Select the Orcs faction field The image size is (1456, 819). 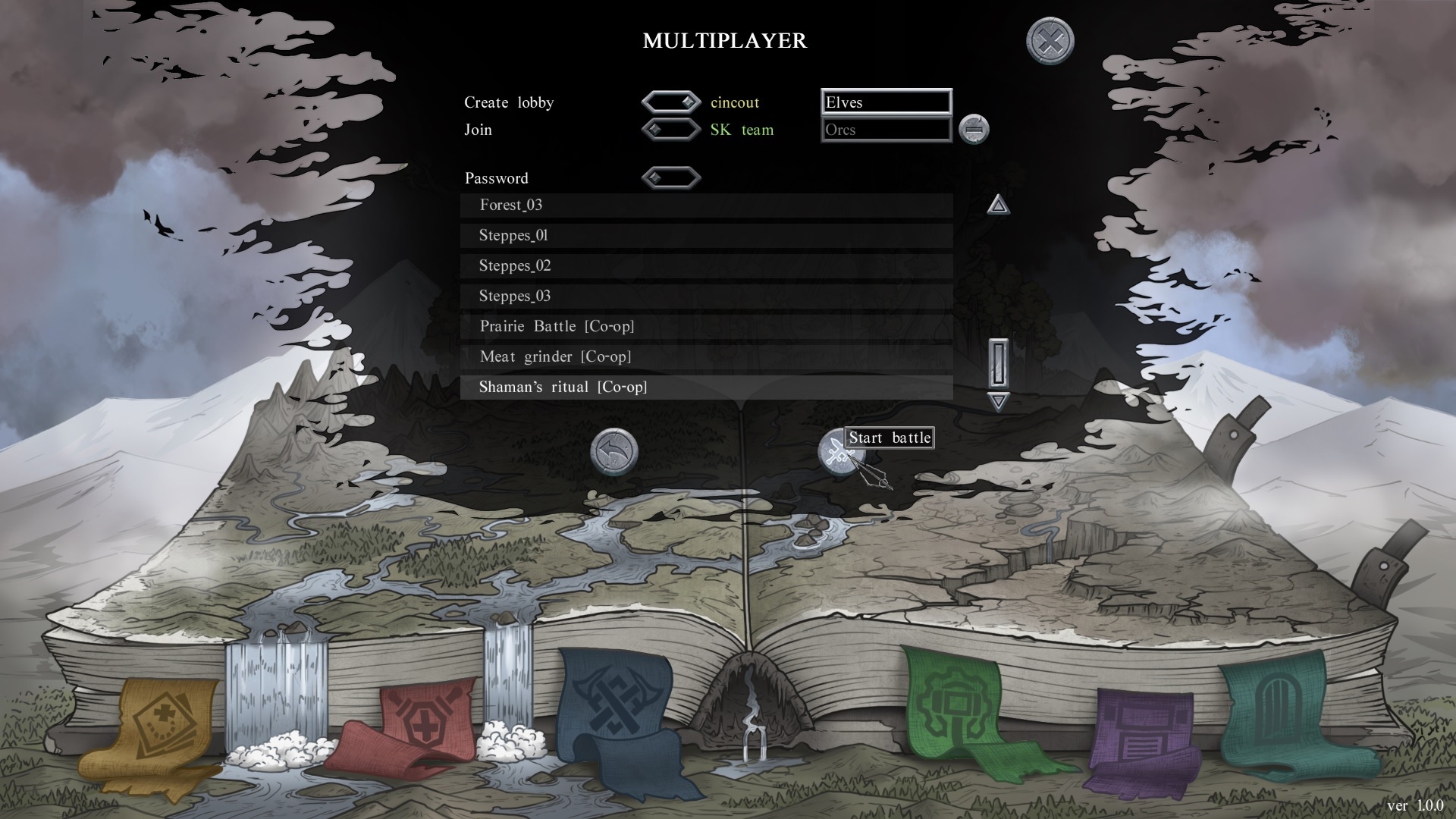pos(886,130)
